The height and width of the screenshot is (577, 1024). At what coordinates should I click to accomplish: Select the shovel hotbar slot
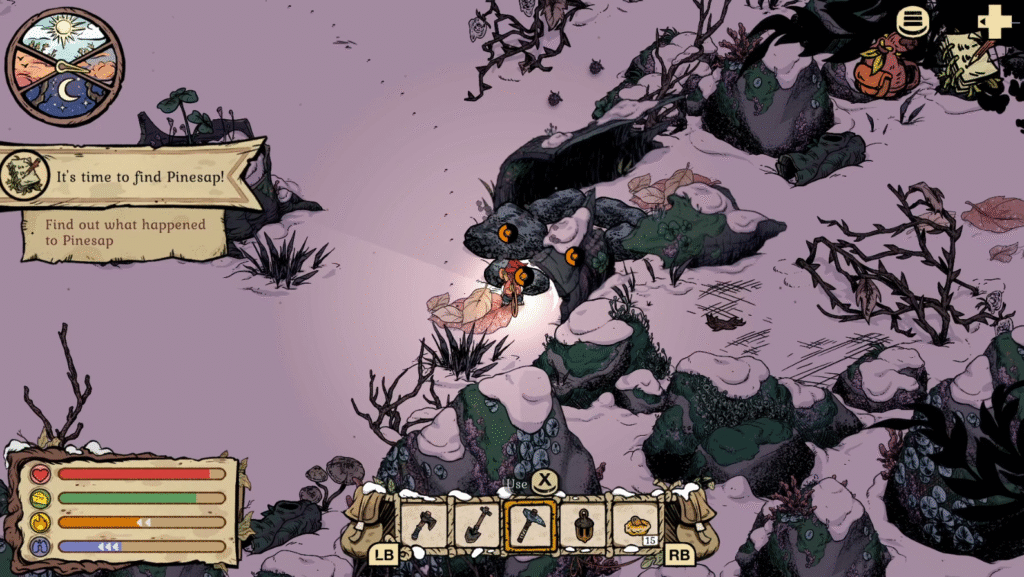(x=476, y=523)
